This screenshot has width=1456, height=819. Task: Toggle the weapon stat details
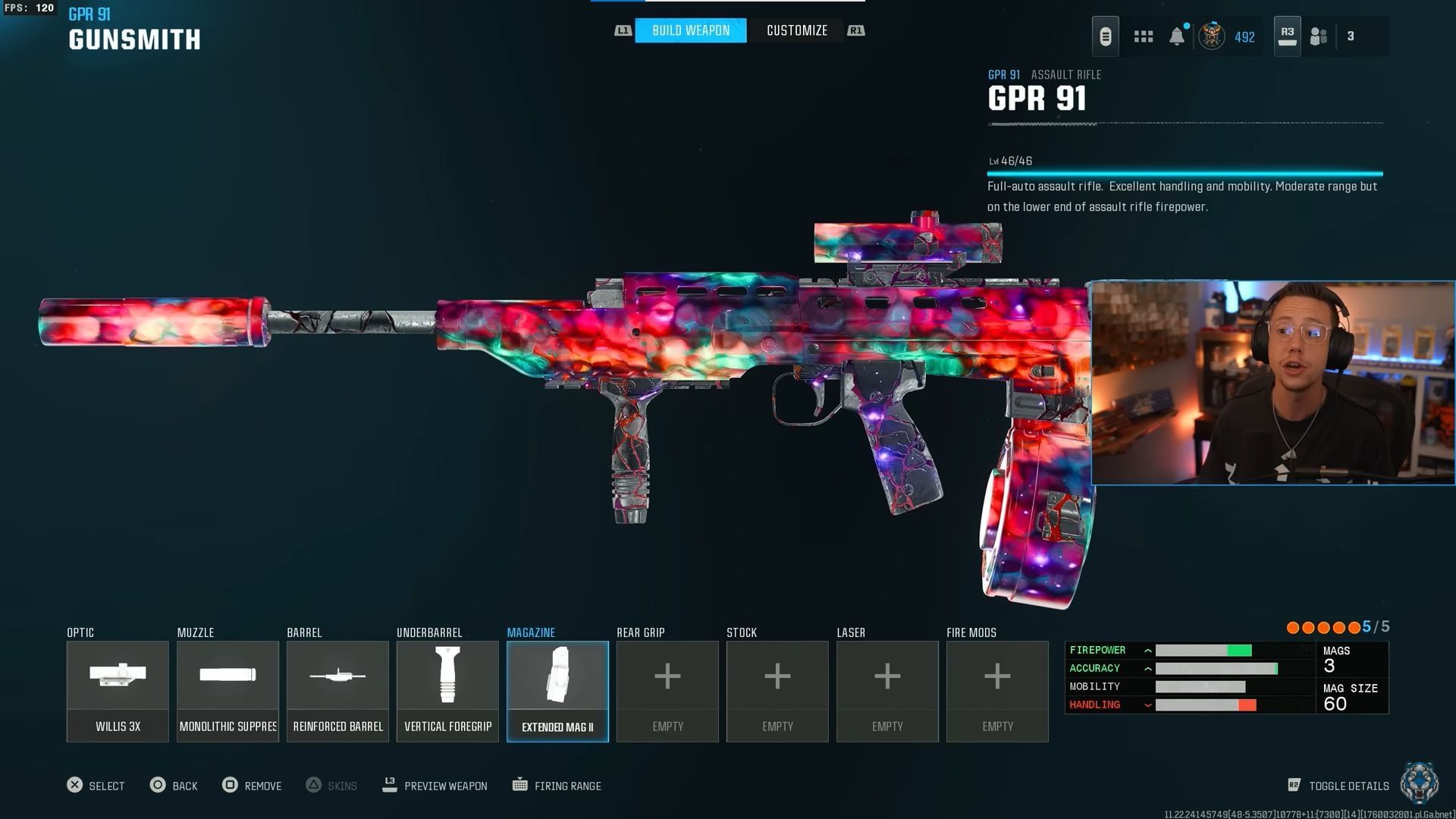[1339, 786]
